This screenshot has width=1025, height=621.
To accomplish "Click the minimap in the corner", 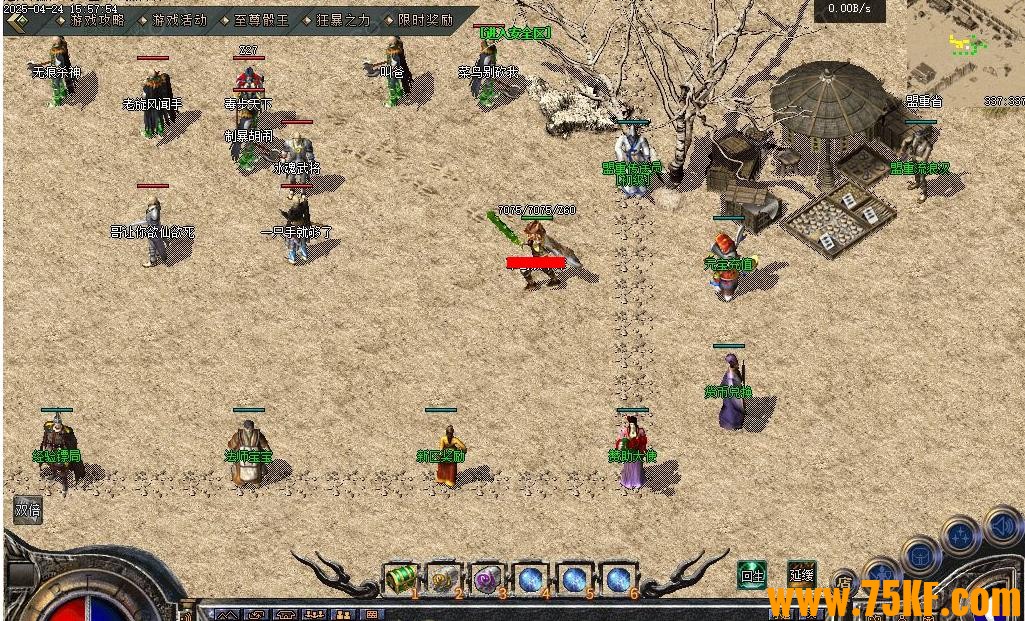I will pos(964,48).
